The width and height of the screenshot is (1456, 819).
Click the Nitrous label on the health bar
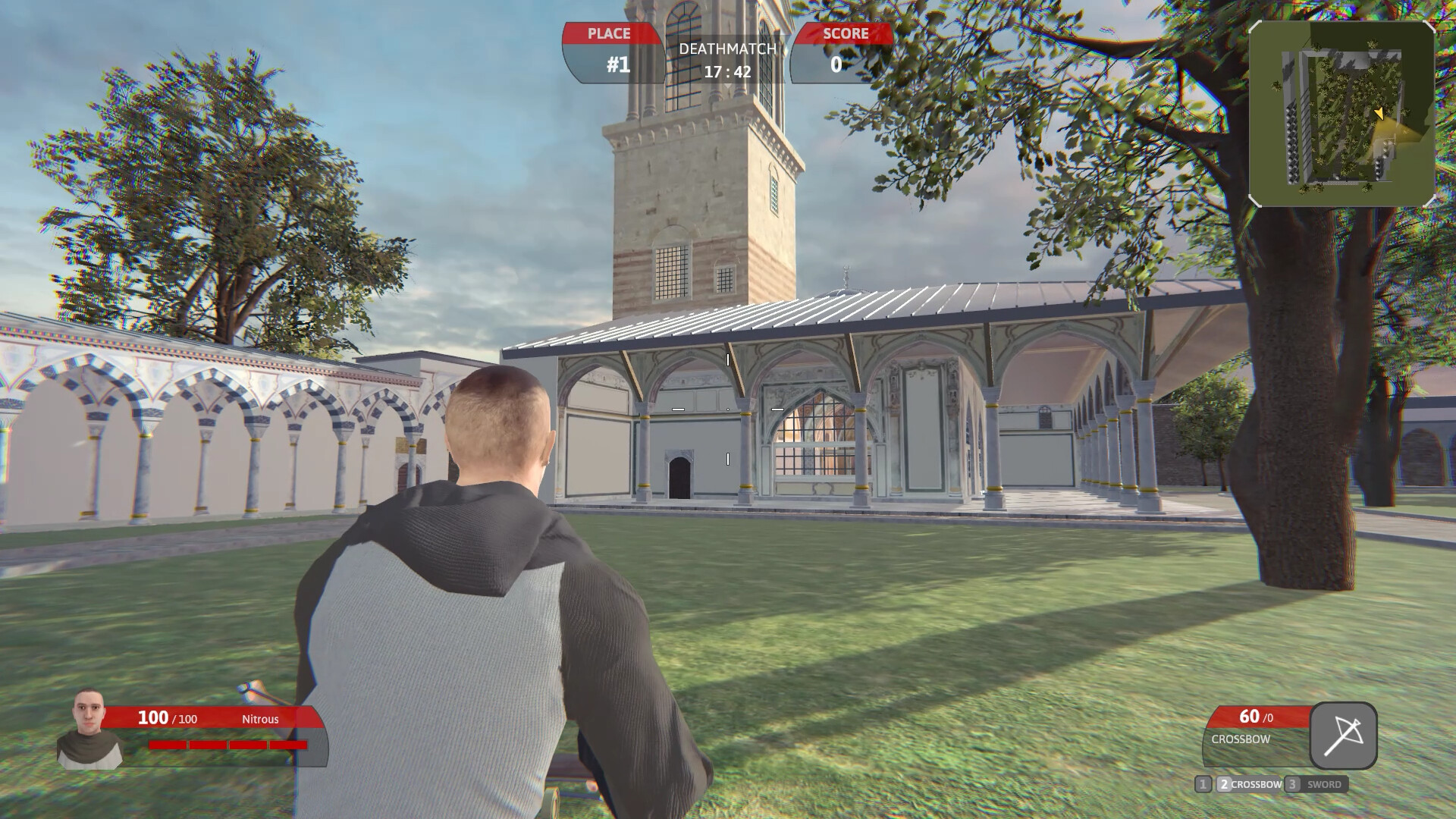(261, 719)
